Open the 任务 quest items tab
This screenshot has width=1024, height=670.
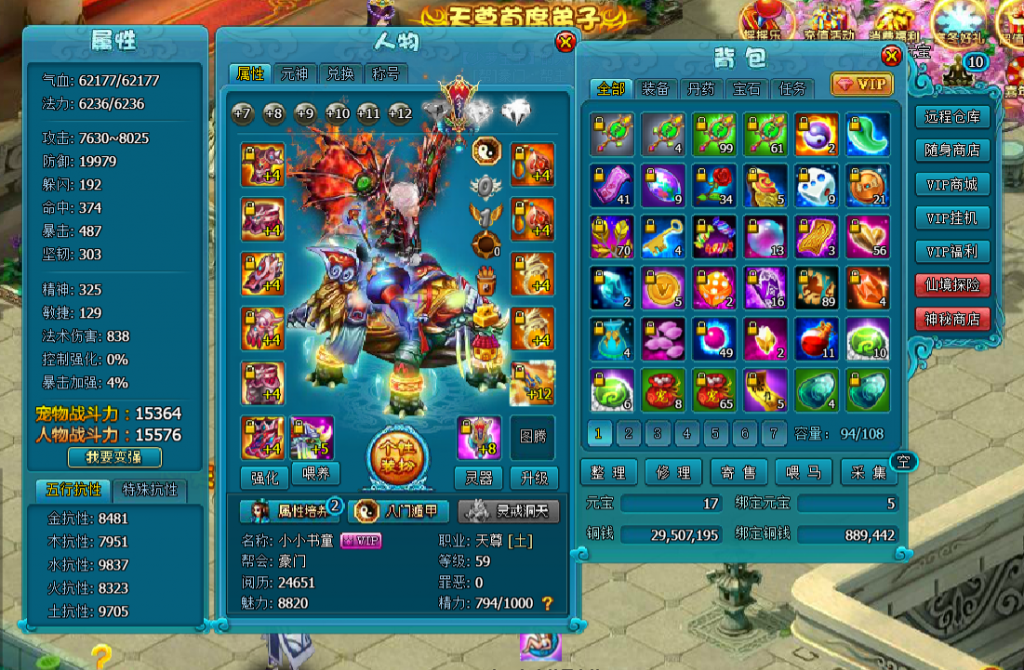click(791, 89)
